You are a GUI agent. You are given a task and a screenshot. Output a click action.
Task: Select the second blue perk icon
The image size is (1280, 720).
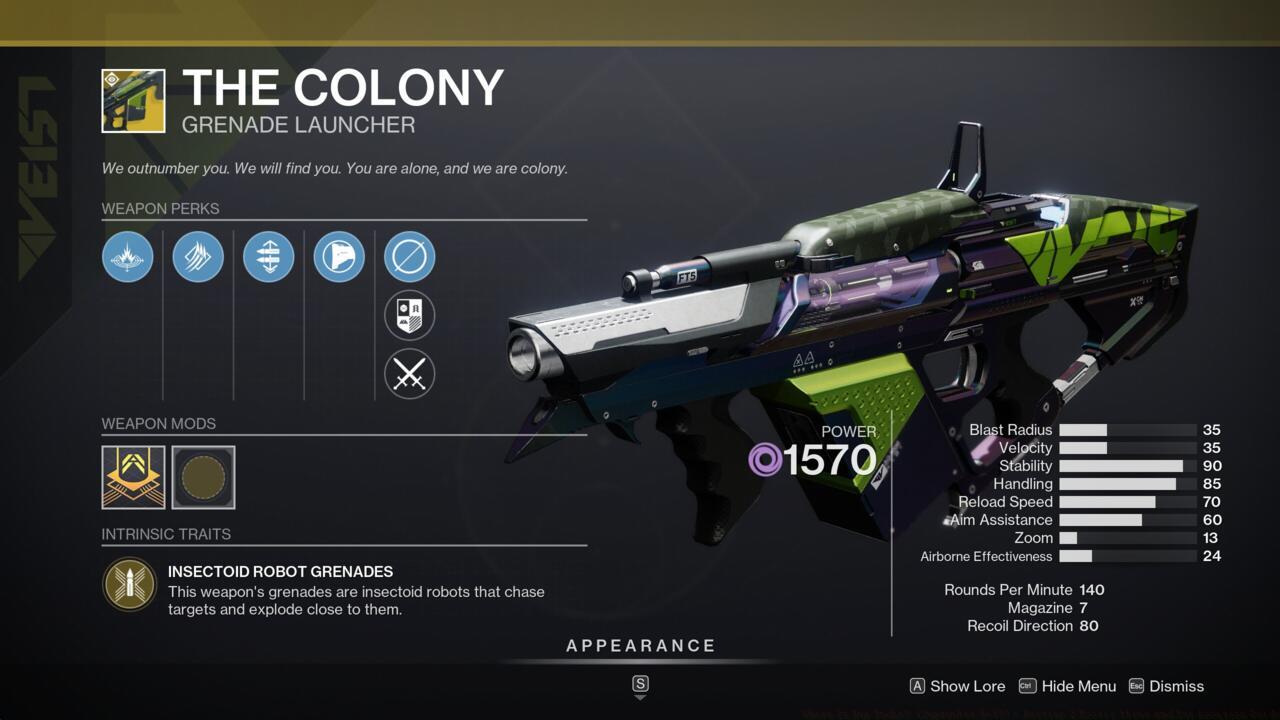coord(198,257)
